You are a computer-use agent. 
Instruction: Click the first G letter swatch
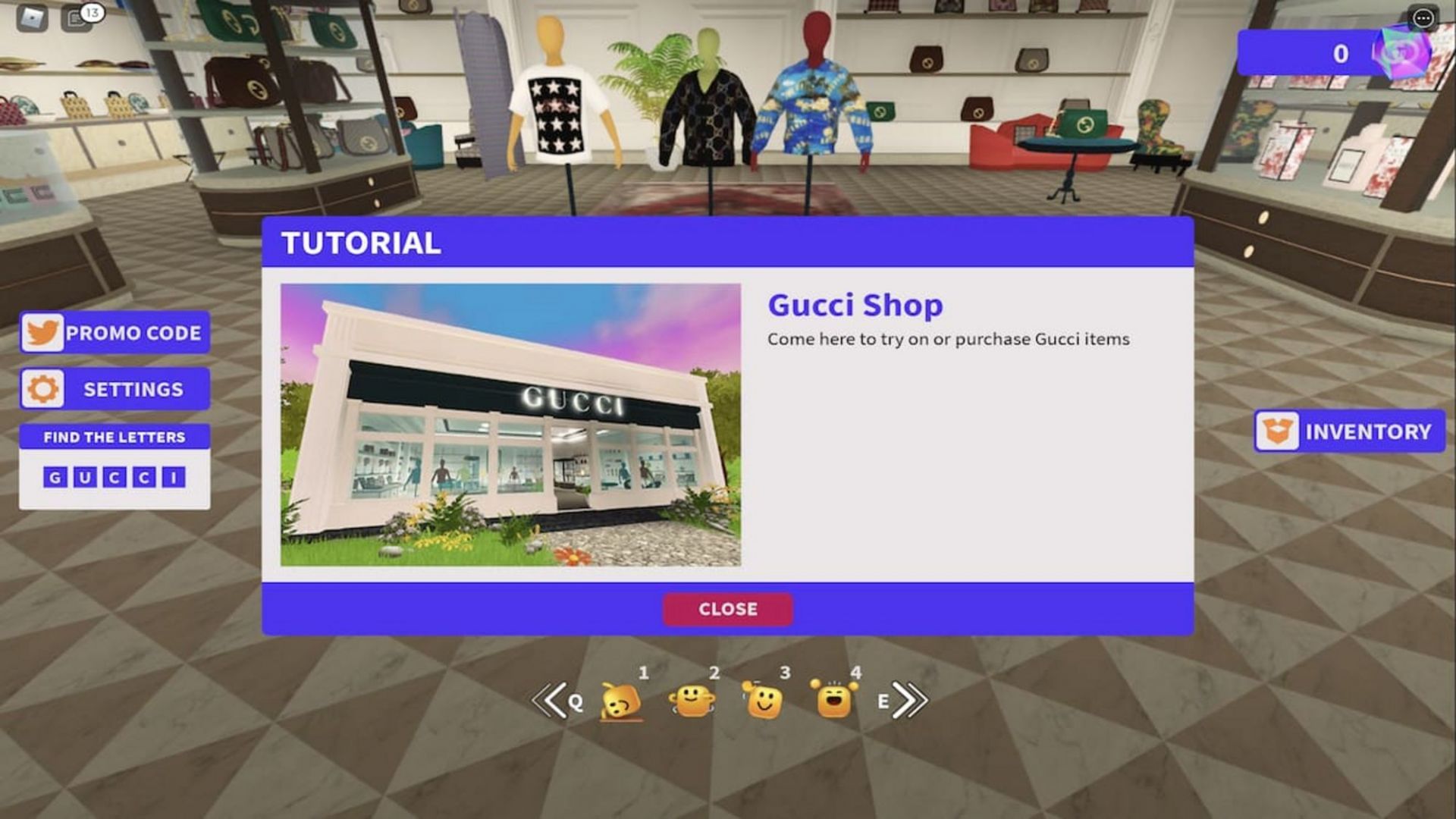[x=54, y=477]
